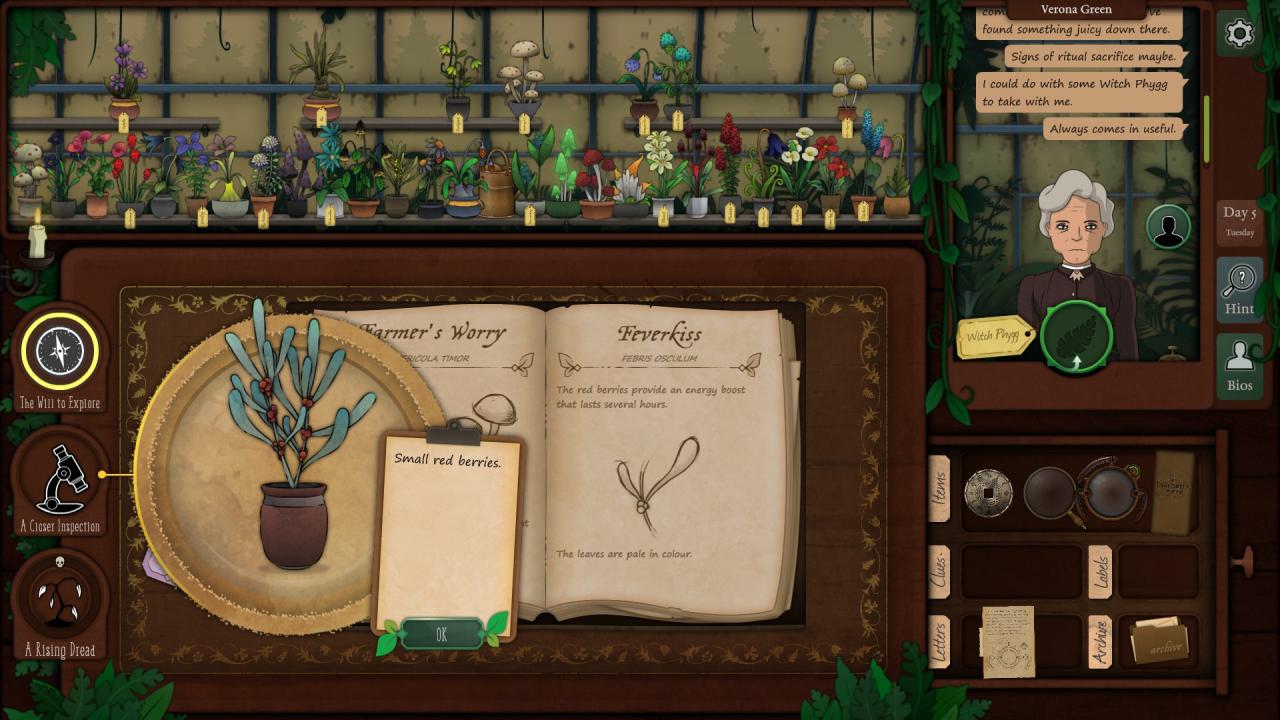Open the letter with circular diagram
1280x720 pixels.
click(1008, 642)
